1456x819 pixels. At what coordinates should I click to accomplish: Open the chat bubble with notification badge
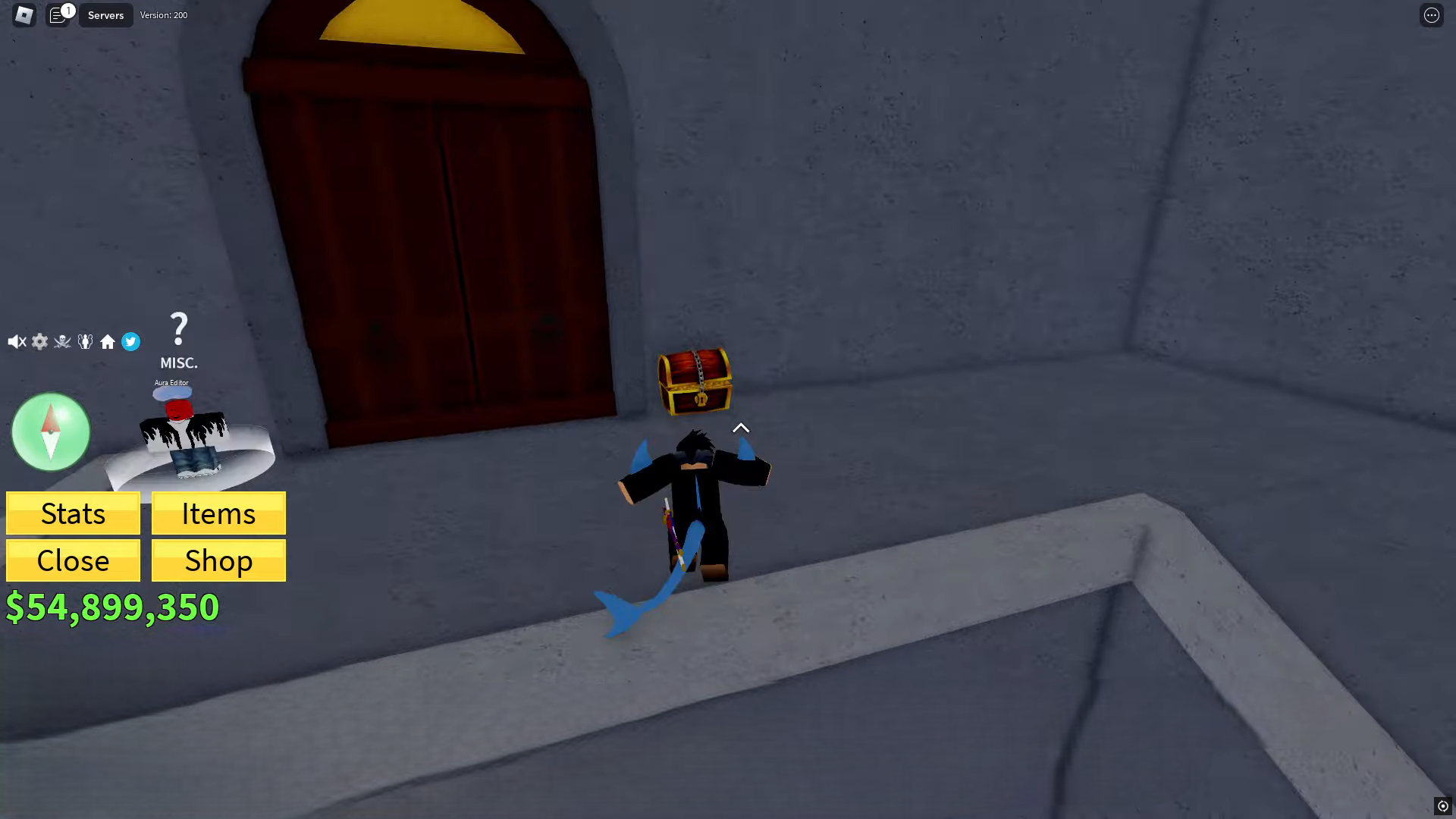point(59,14)
